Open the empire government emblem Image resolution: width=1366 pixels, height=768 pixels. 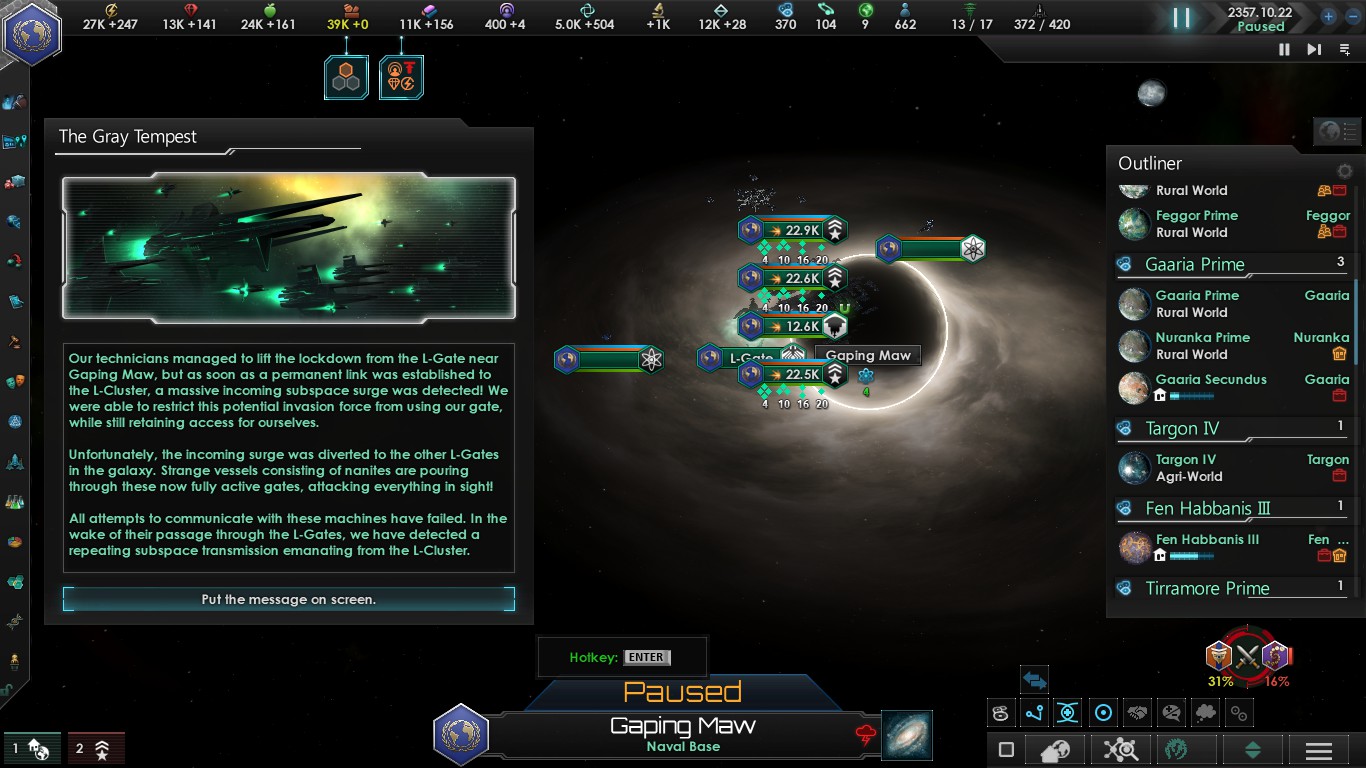point(32,32)
